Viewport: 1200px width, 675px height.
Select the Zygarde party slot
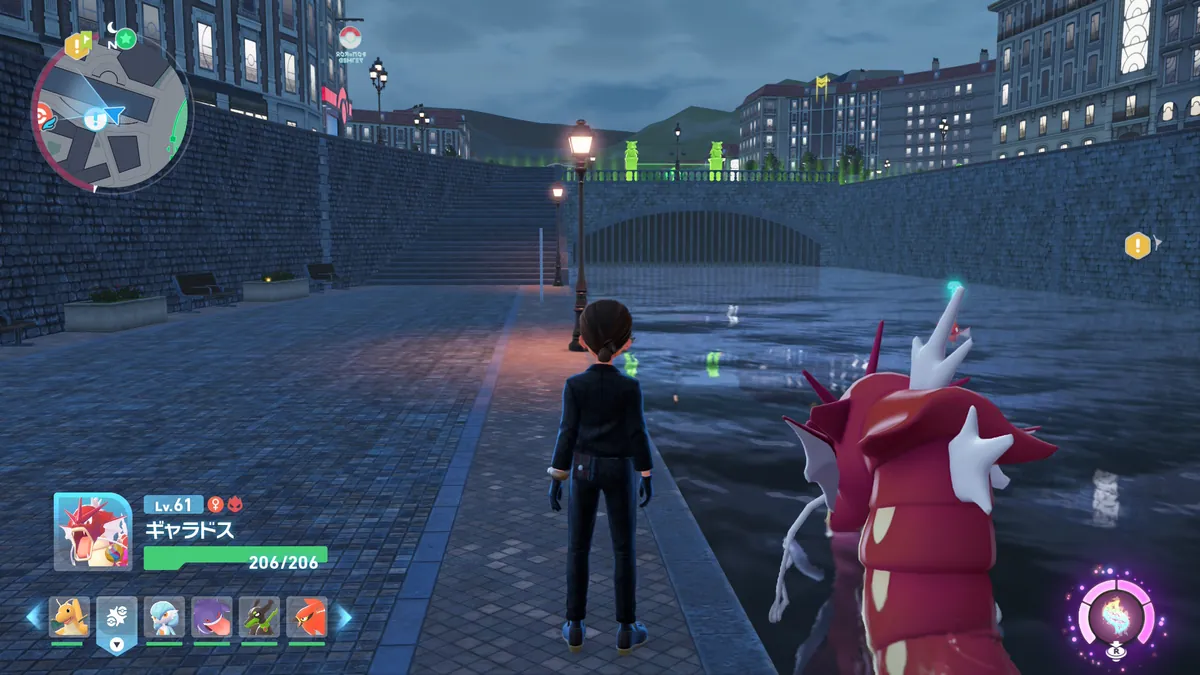tap(259, 617)
